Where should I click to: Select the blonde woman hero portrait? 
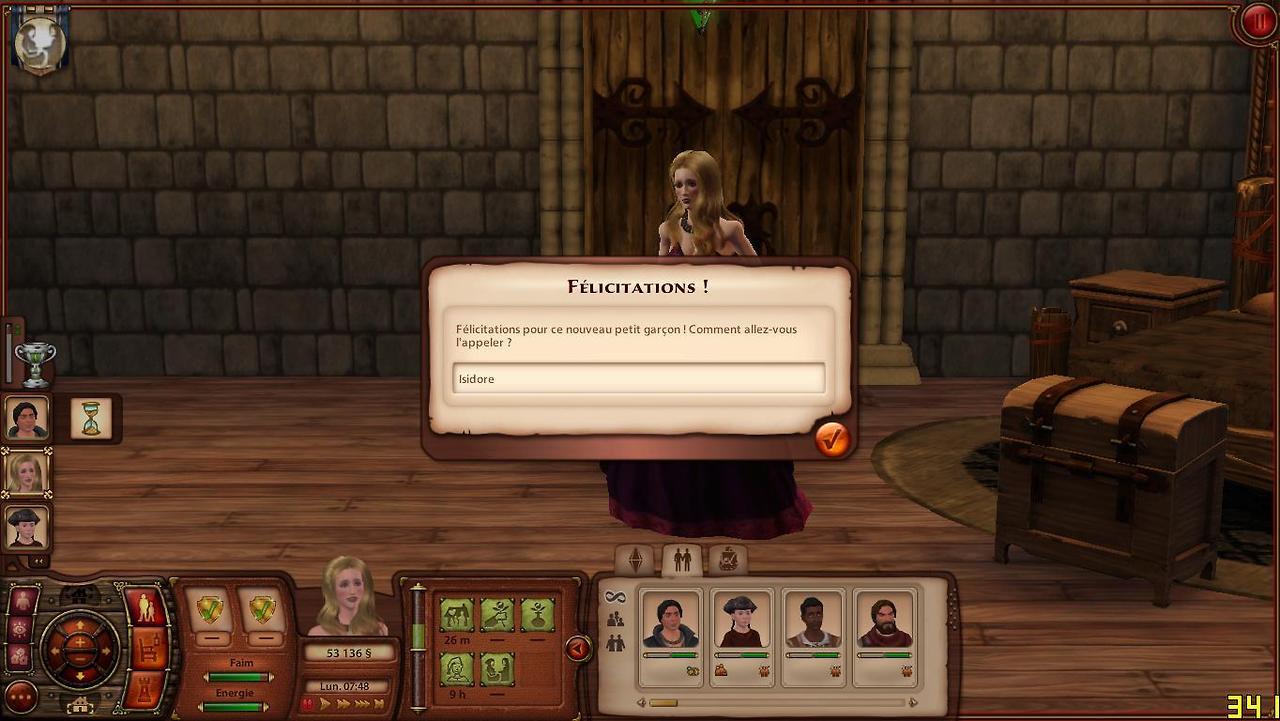pyautogui.click(x=27, y=472)
